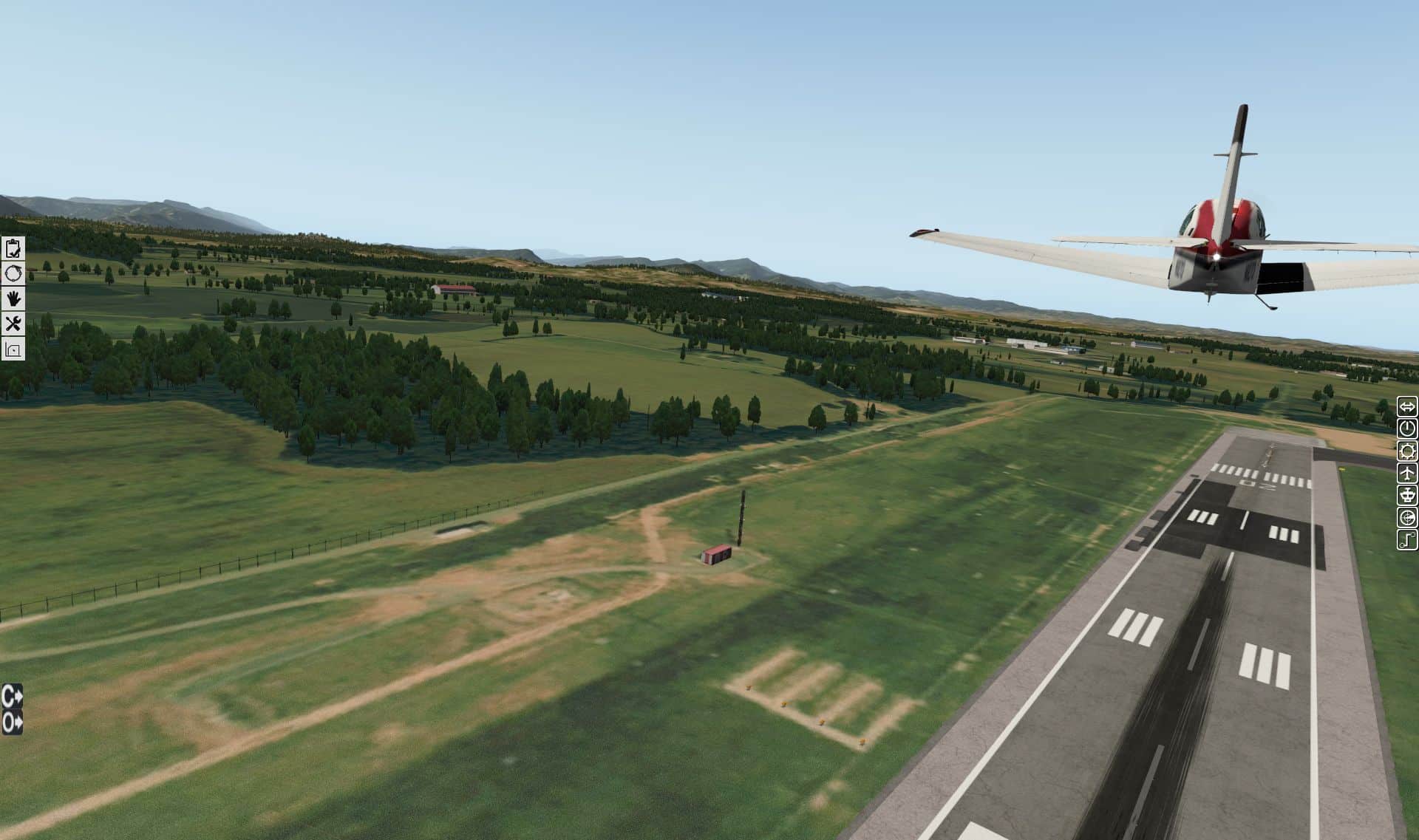The image size is (1419, 840).
Task: Click the C arrow button
Action: 12,696
